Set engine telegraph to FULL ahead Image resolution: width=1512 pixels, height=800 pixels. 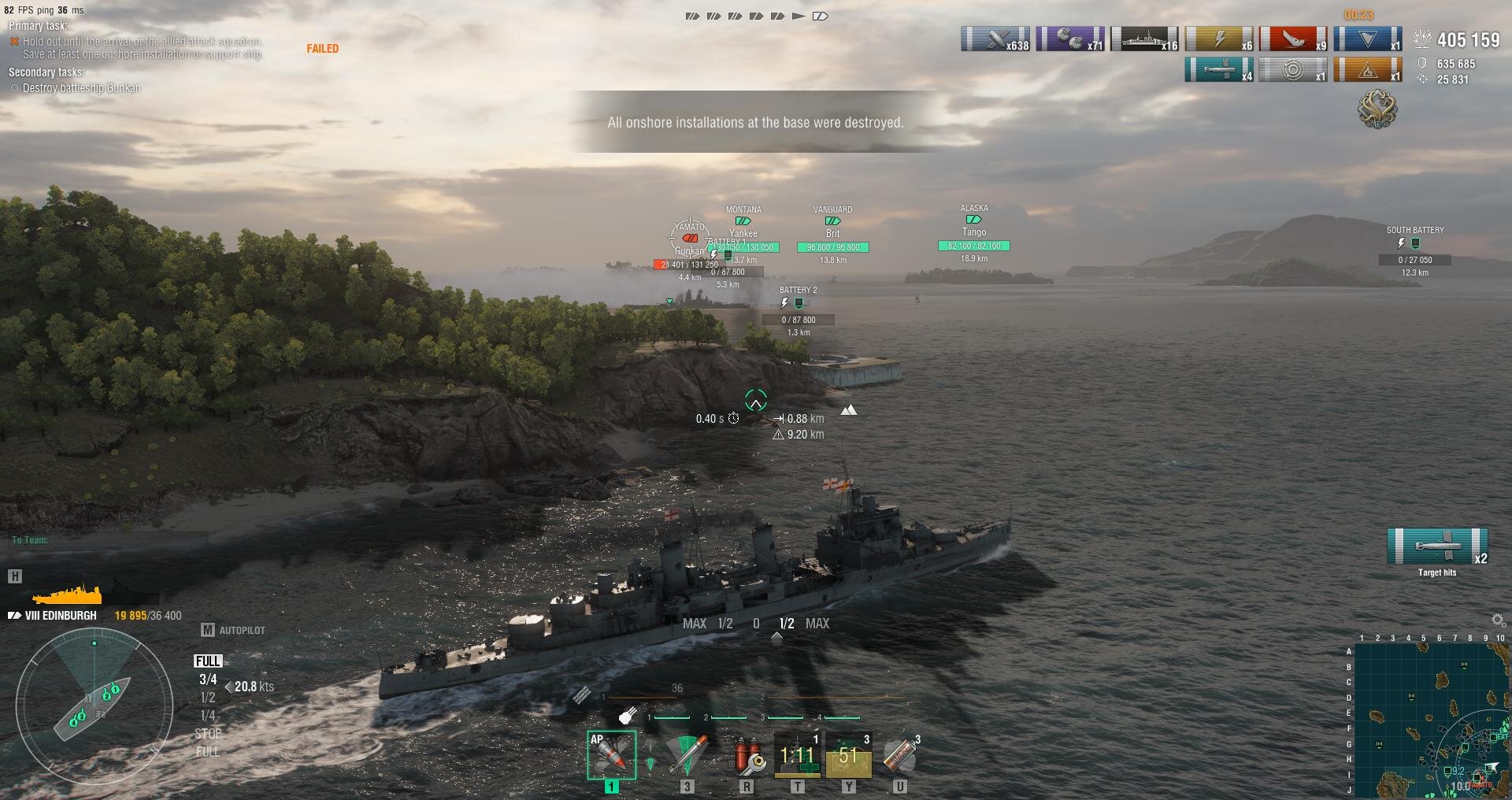point(208,661)
